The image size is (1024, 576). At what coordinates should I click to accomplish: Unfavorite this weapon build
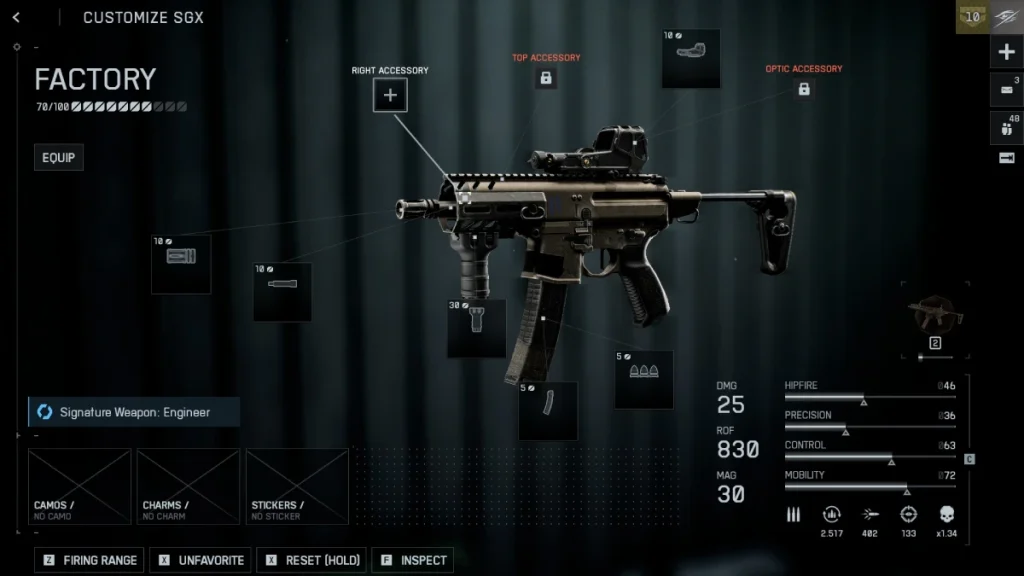coord(200,560)
